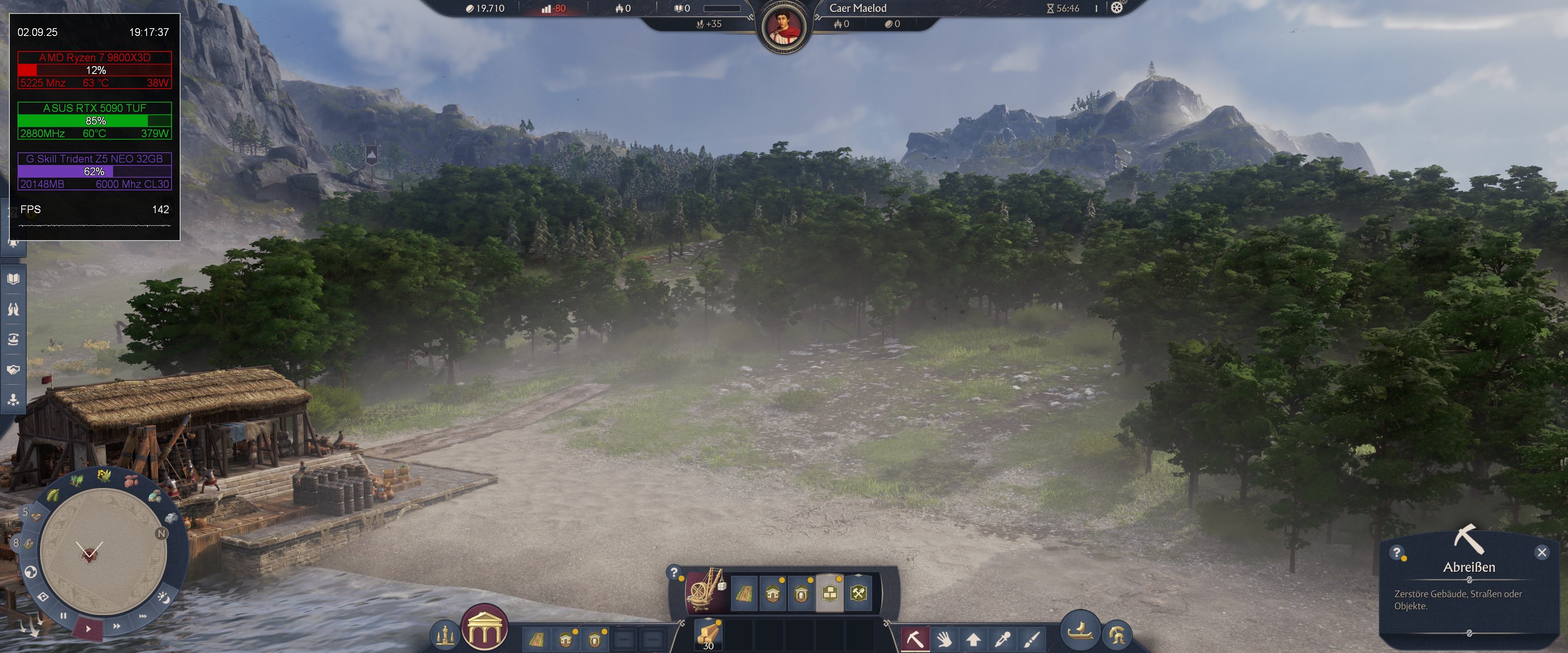The height and width of the screenshot is (653, 1568).
Task: Open the military helmet menu
Action: [x=1116, y=635]
